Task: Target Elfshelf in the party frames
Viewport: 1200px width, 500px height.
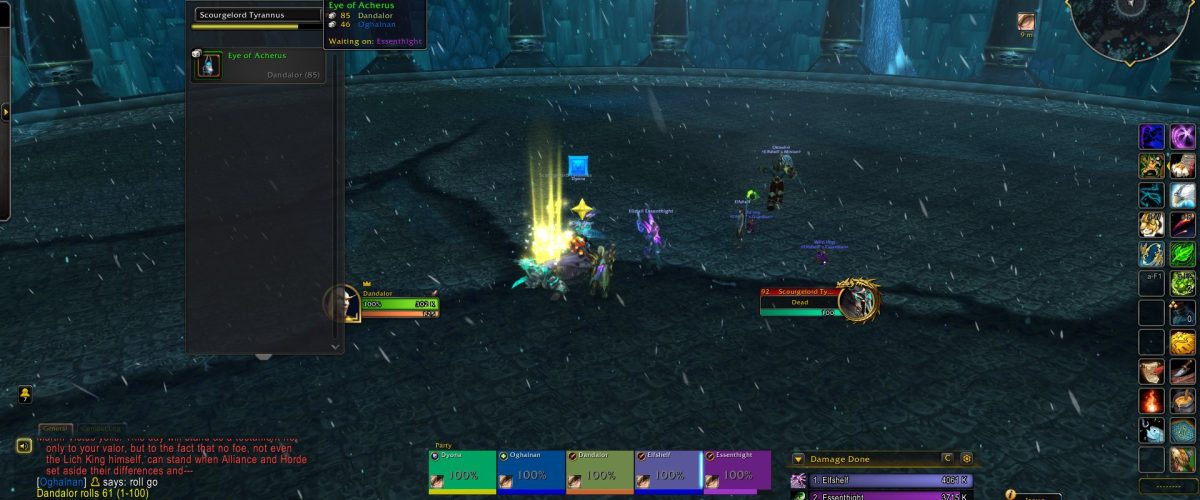Action: (668, 472)
